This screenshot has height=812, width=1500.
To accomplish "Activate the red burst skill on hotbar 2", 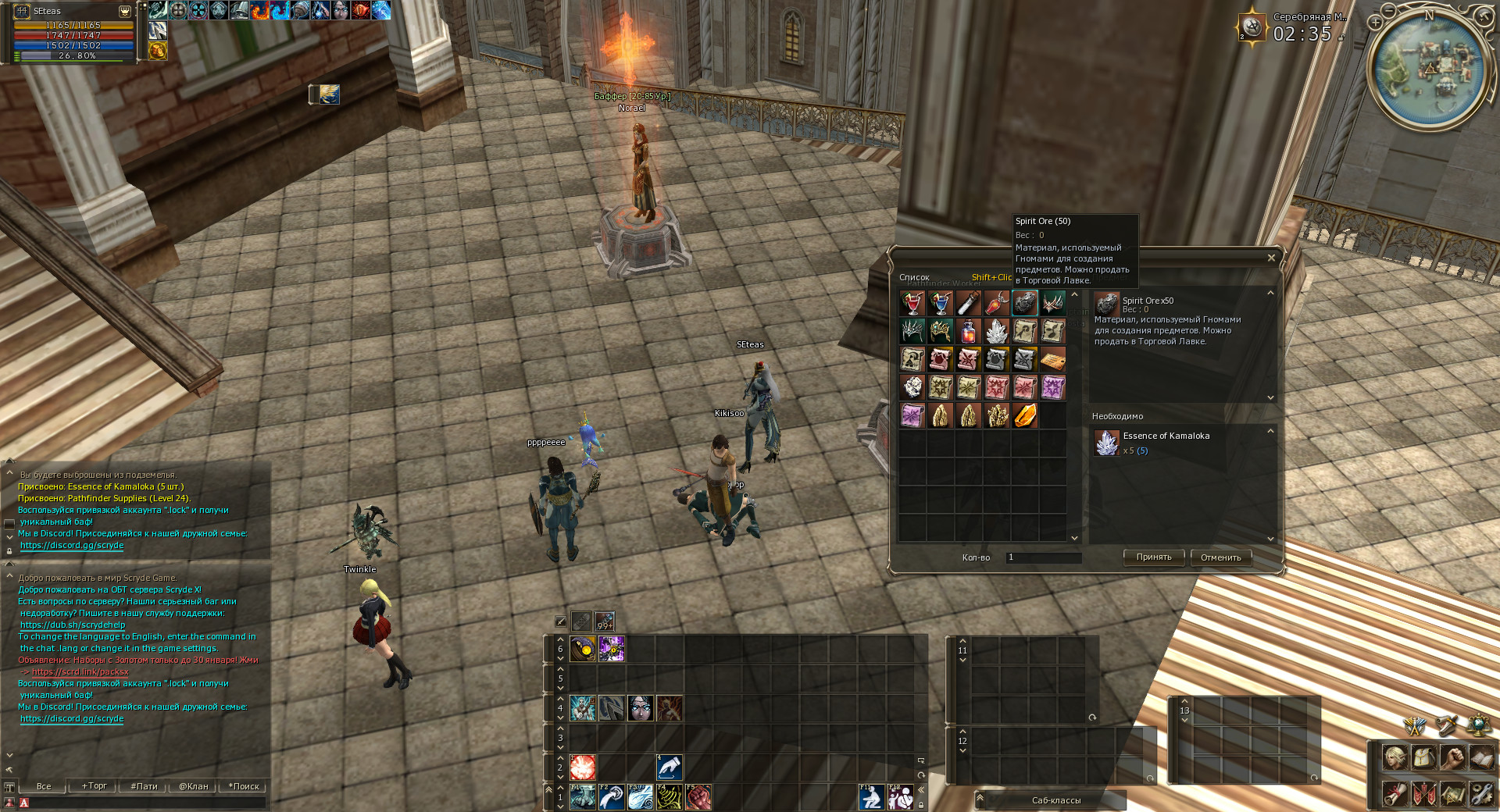I will (x=583, y=767).
